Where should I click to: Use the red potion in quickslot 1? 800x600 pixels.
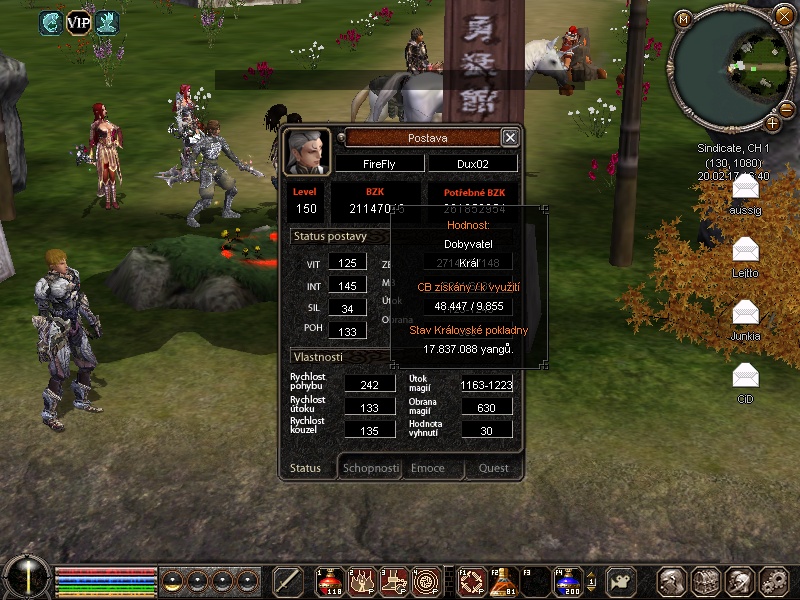[331, 581]
